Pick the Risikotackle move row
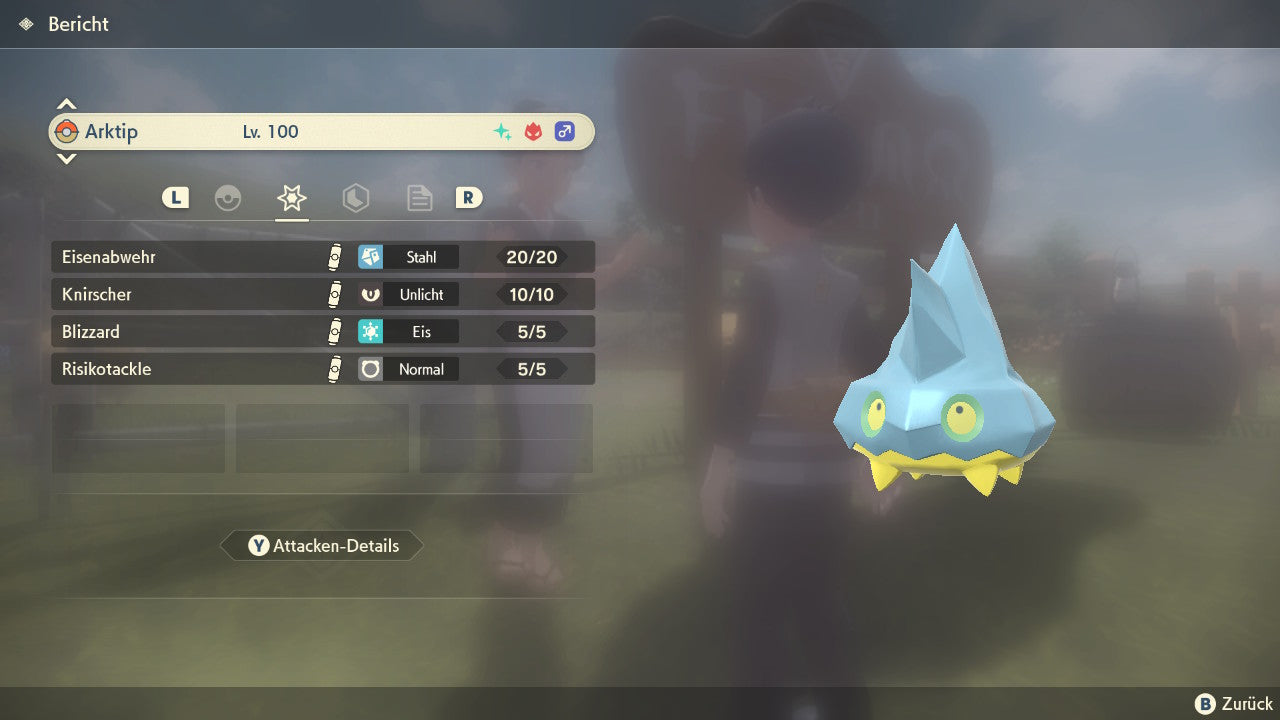This screenshot has width=1280, height=720. click(322, 369)
